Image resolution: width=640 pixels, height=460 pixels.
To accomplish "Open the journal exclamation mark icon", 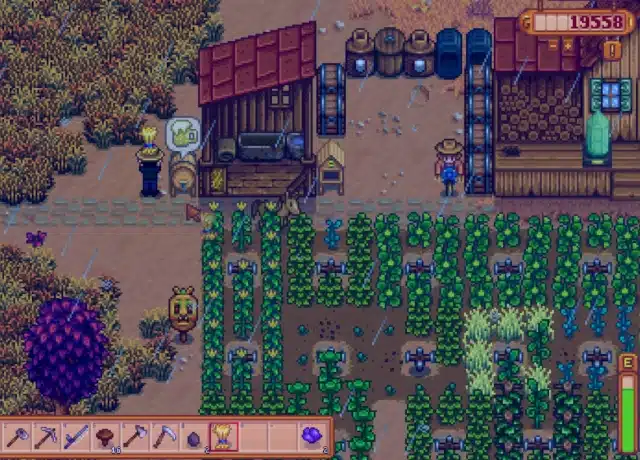I will point(612,49).
